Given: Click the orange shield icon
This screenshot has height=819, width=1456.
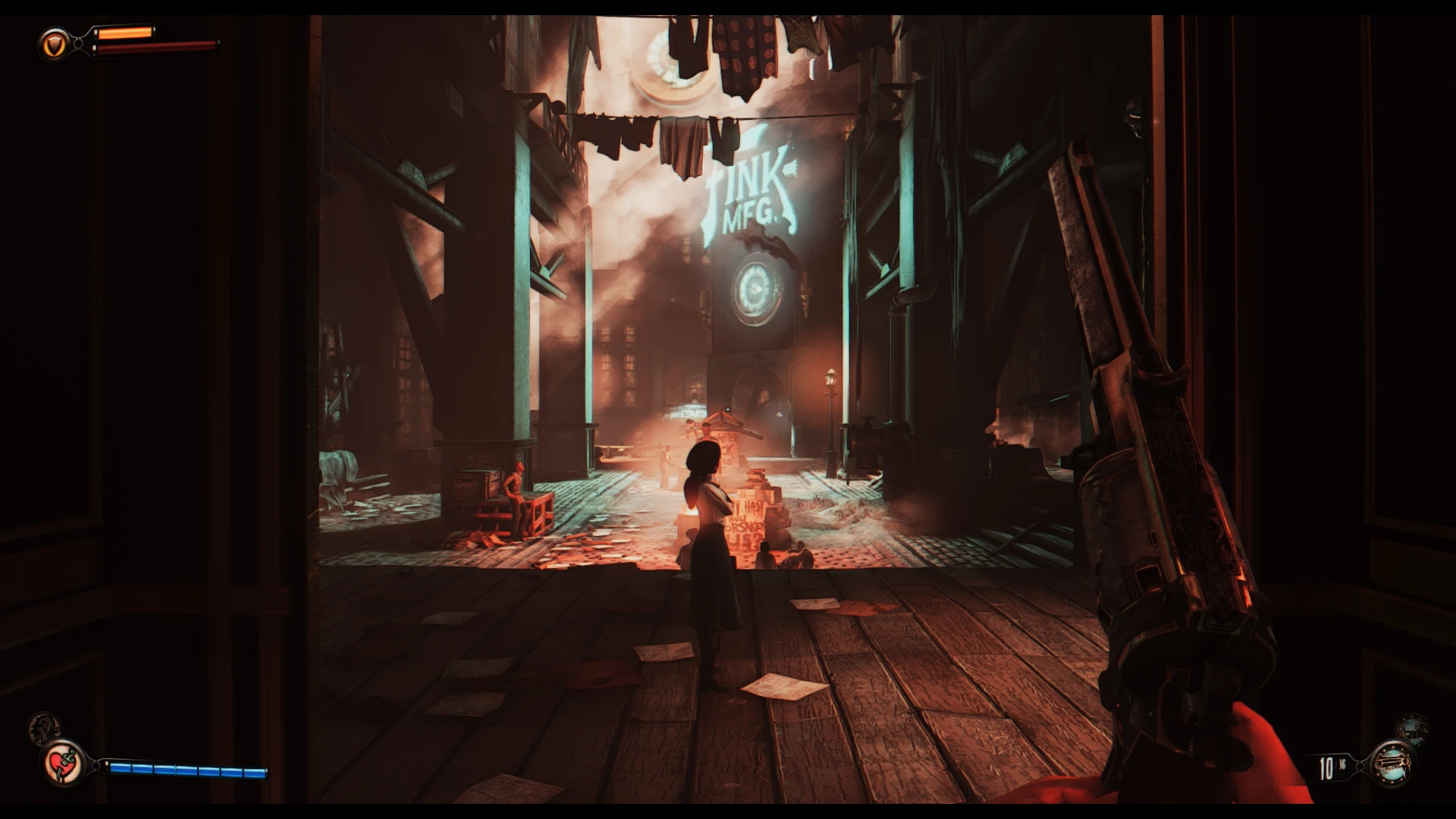Looking at the screenshot, I should tap(52, 45).
